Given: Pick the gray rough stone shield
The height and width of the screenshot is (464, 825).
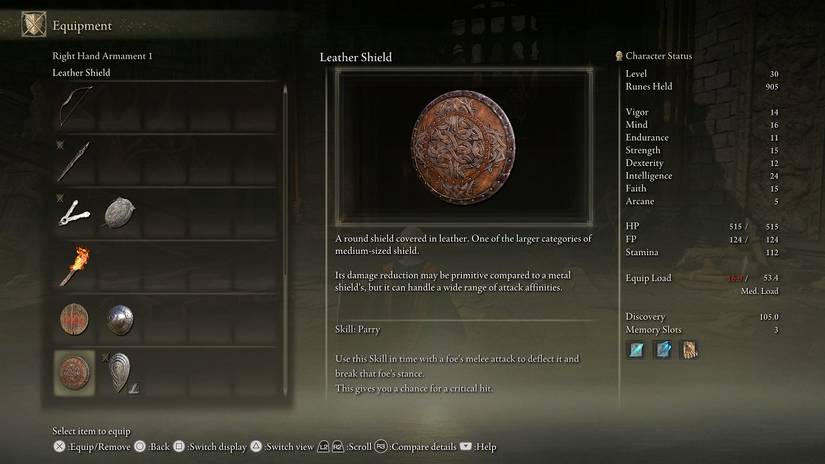Looking at the screenshot, I should (x=120, y=210).
